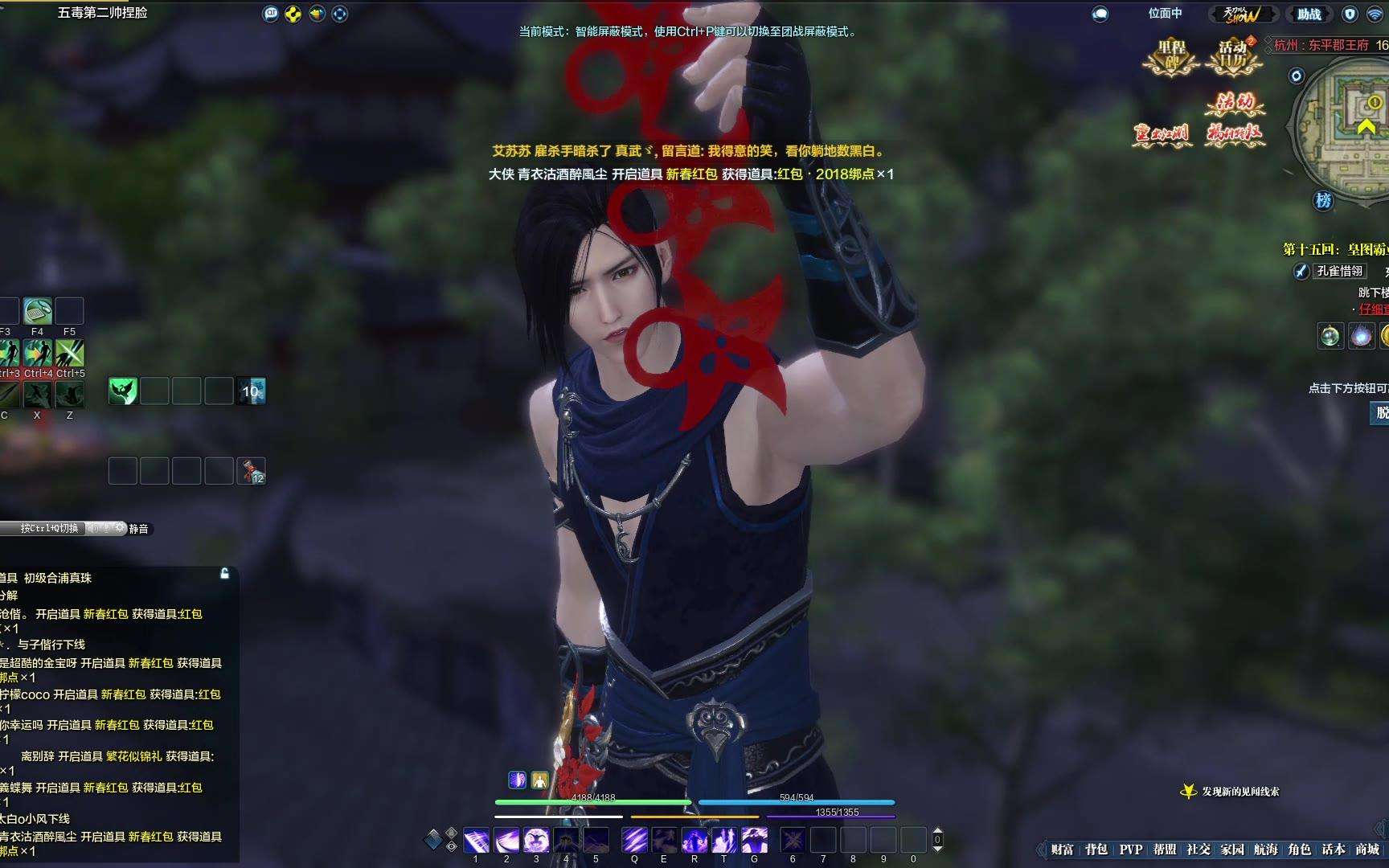Open the 角色 character menu
This screenshot has height=868, width=1389.
pos(1300,850)
